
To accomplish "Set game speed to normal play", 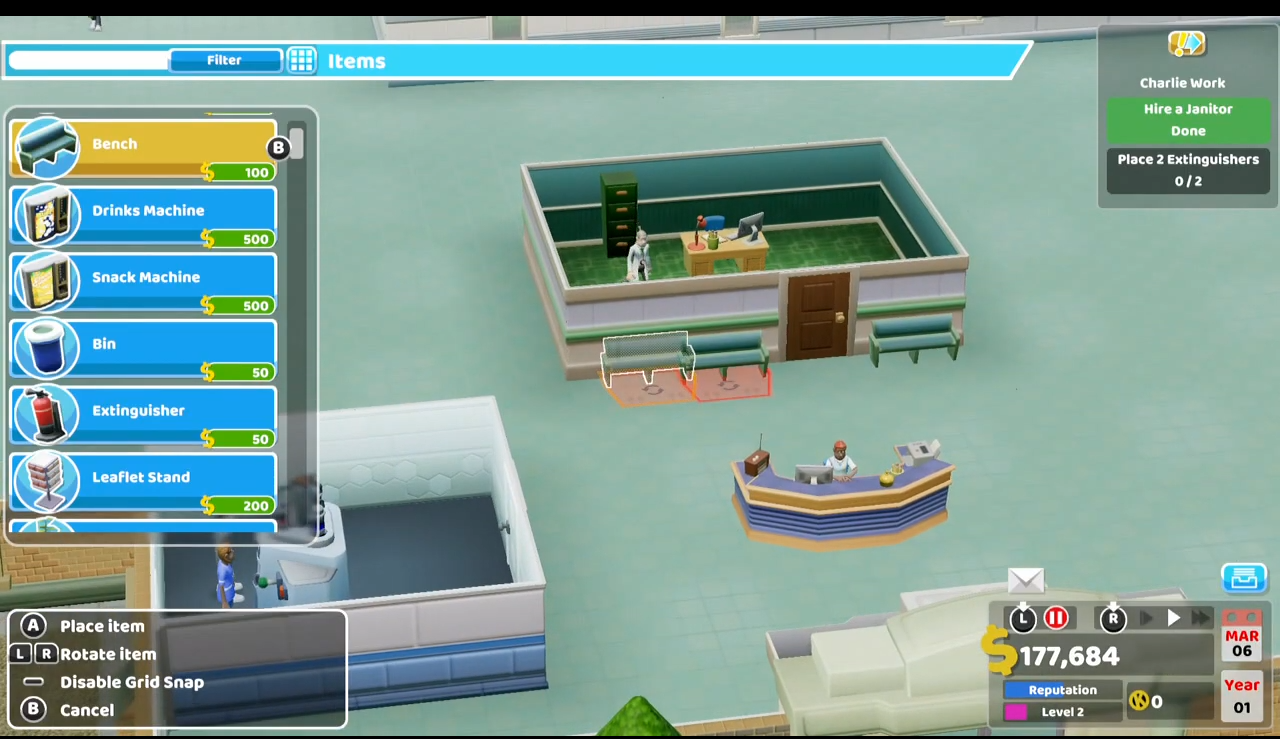I will click(1174, 619).
